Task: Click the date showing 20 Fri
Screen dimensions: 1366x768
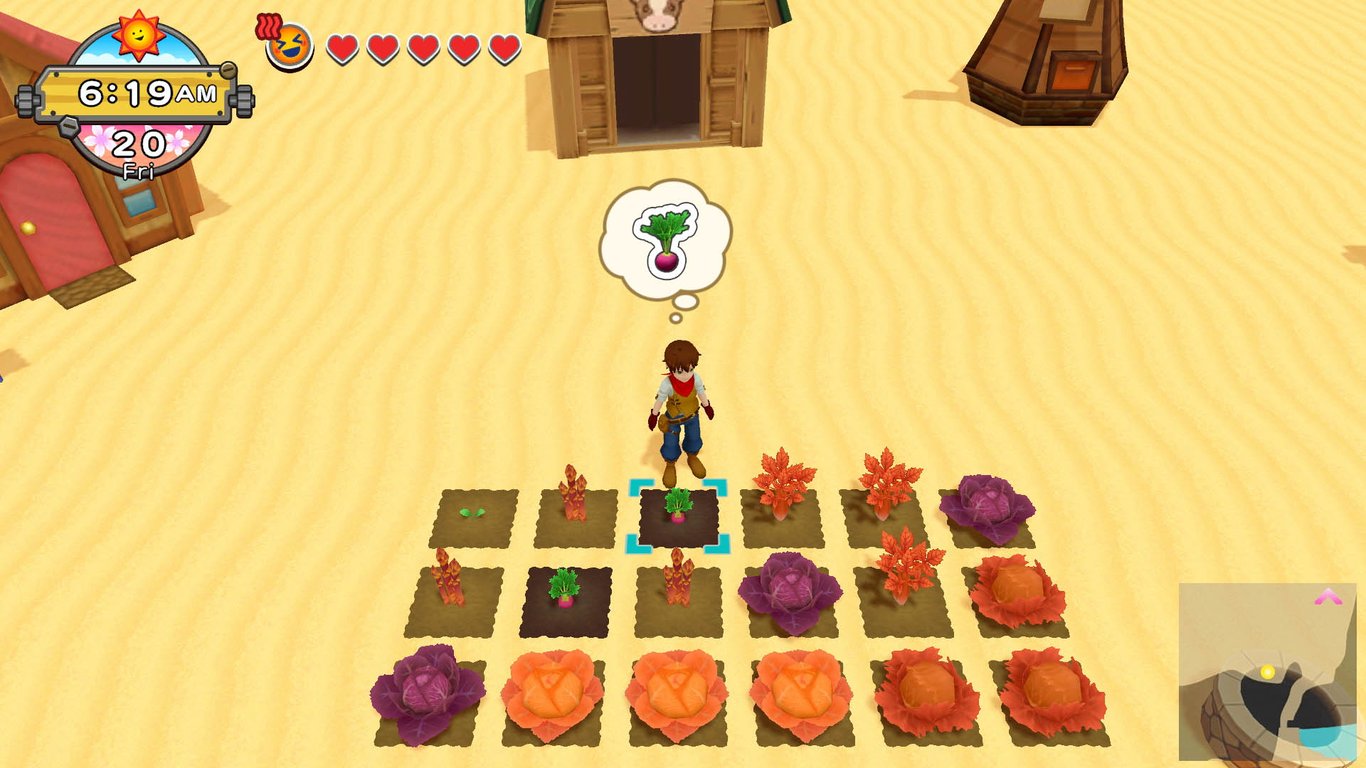Action: 138,148
